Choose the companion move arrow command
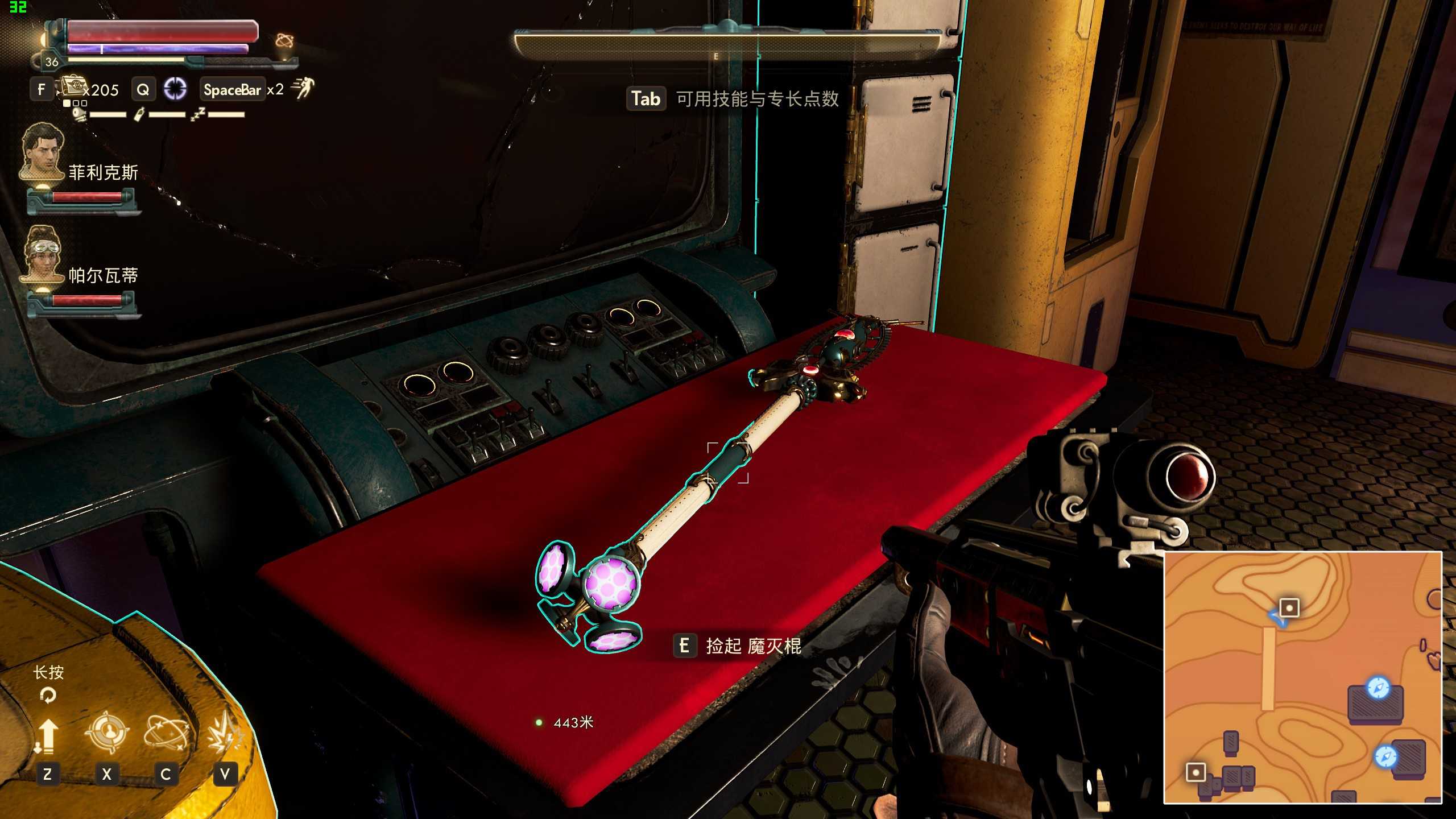 (47, 735)
